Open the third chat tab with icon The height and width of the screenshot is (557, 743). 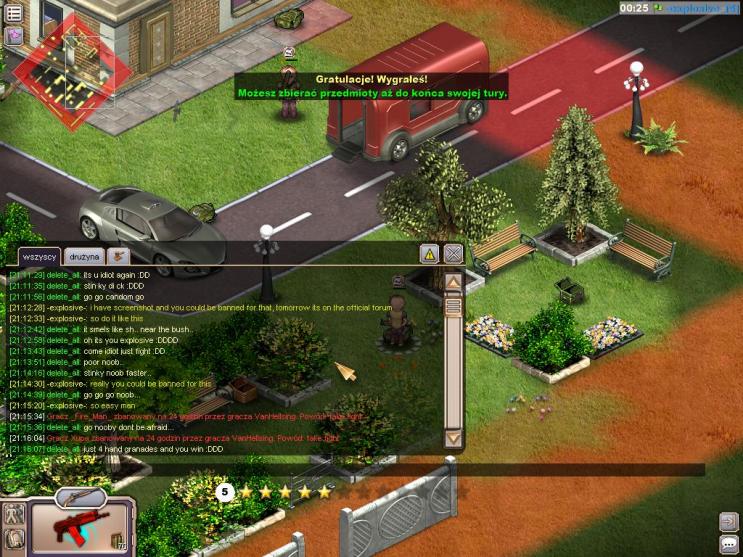(118, 257)
